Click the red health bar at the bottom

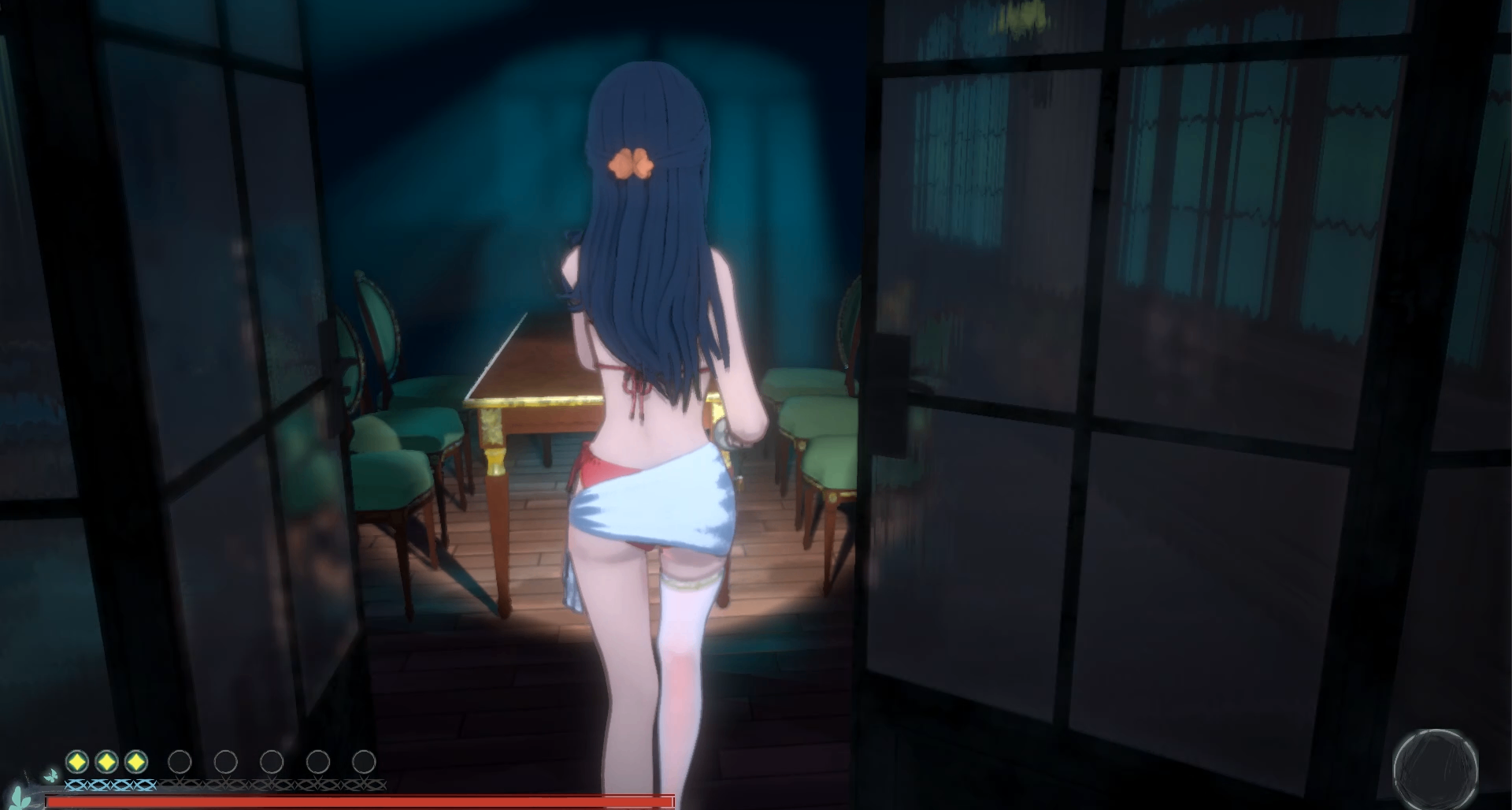362,801
